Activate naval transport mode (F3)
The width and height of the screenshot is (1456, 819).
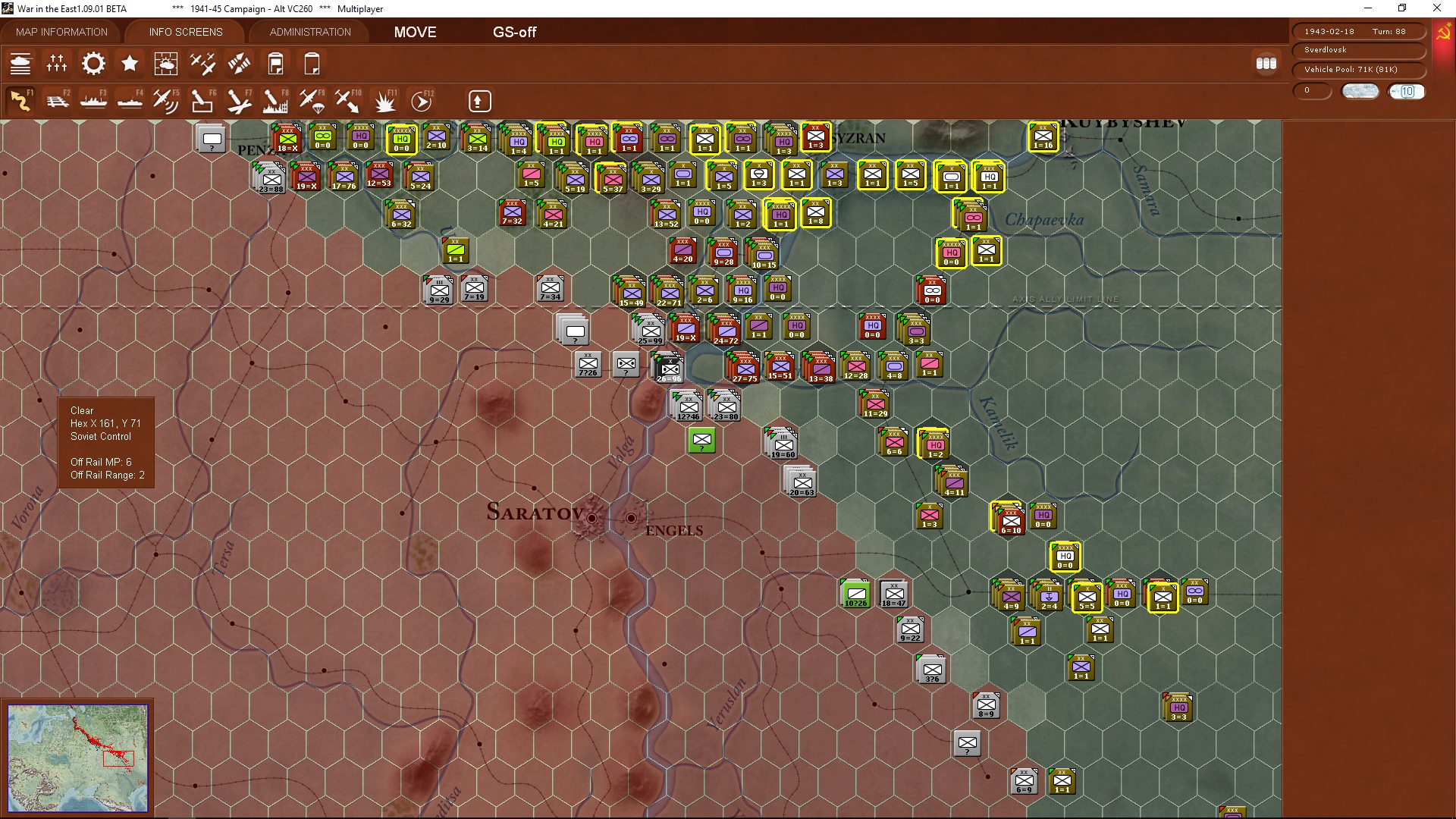click(x=93, y=101)
